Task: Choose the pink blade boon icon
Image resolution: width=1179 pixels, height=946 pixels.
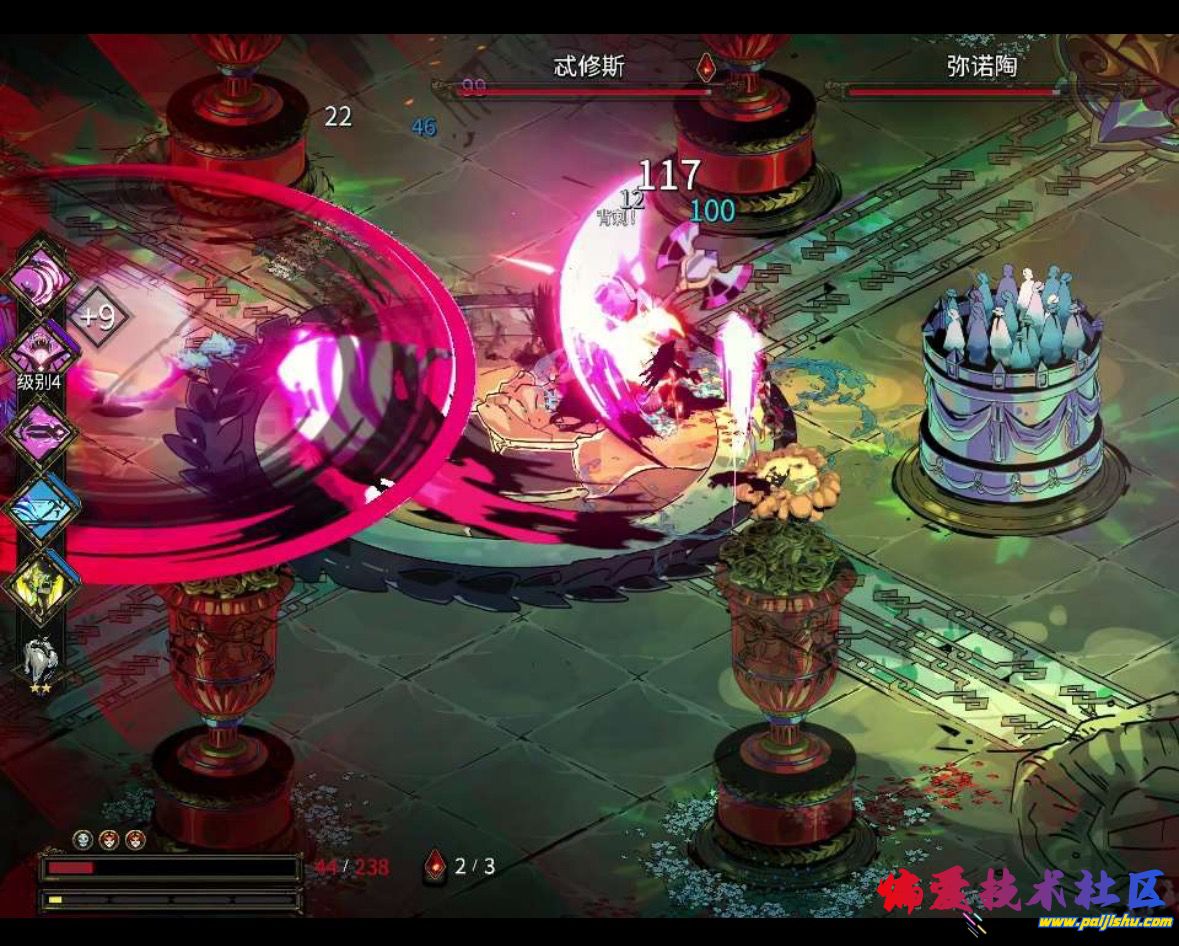Action: 41,432
